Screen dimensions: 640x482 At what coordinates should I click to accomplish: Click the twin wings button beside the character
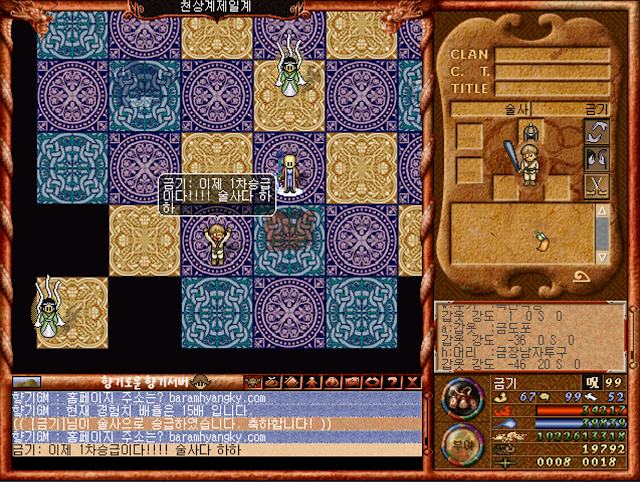595,160
